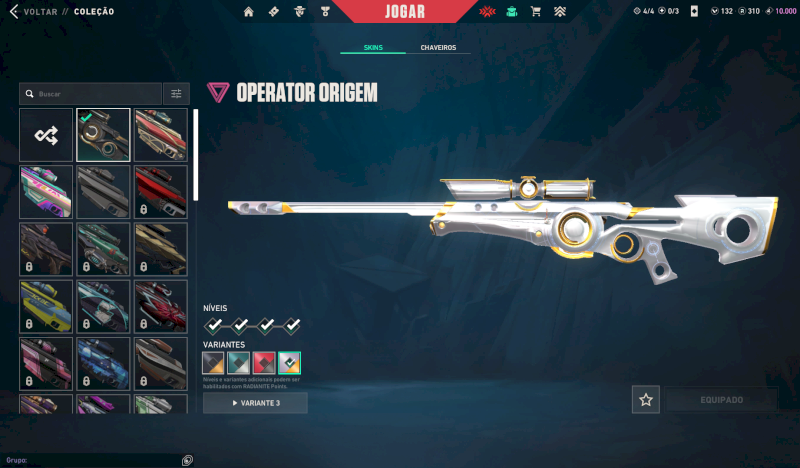Play the Variante 3 preview video
Screen dimensions: 800x468
tap(255, 403)
